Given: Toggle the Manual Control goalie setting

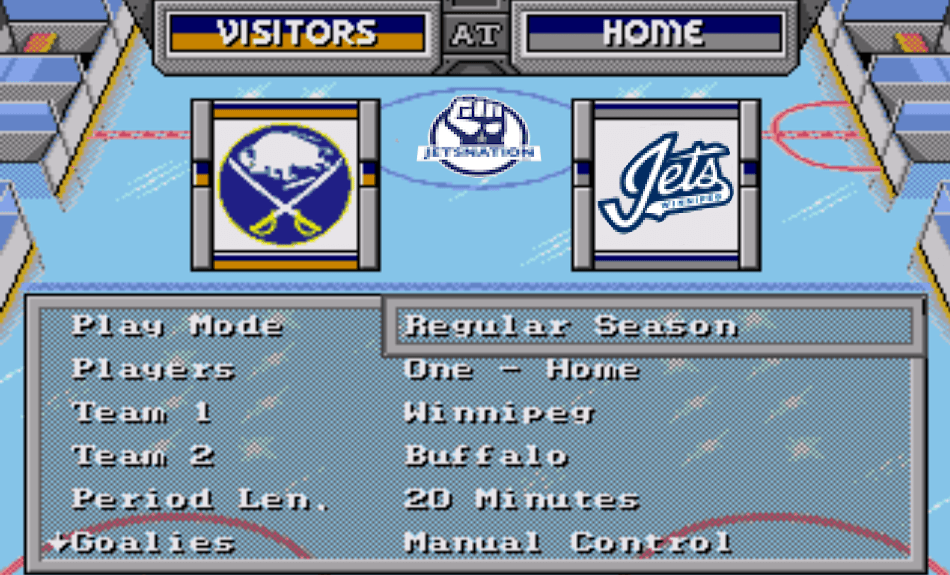Looking at the screenshot, I should pos(567,543).
